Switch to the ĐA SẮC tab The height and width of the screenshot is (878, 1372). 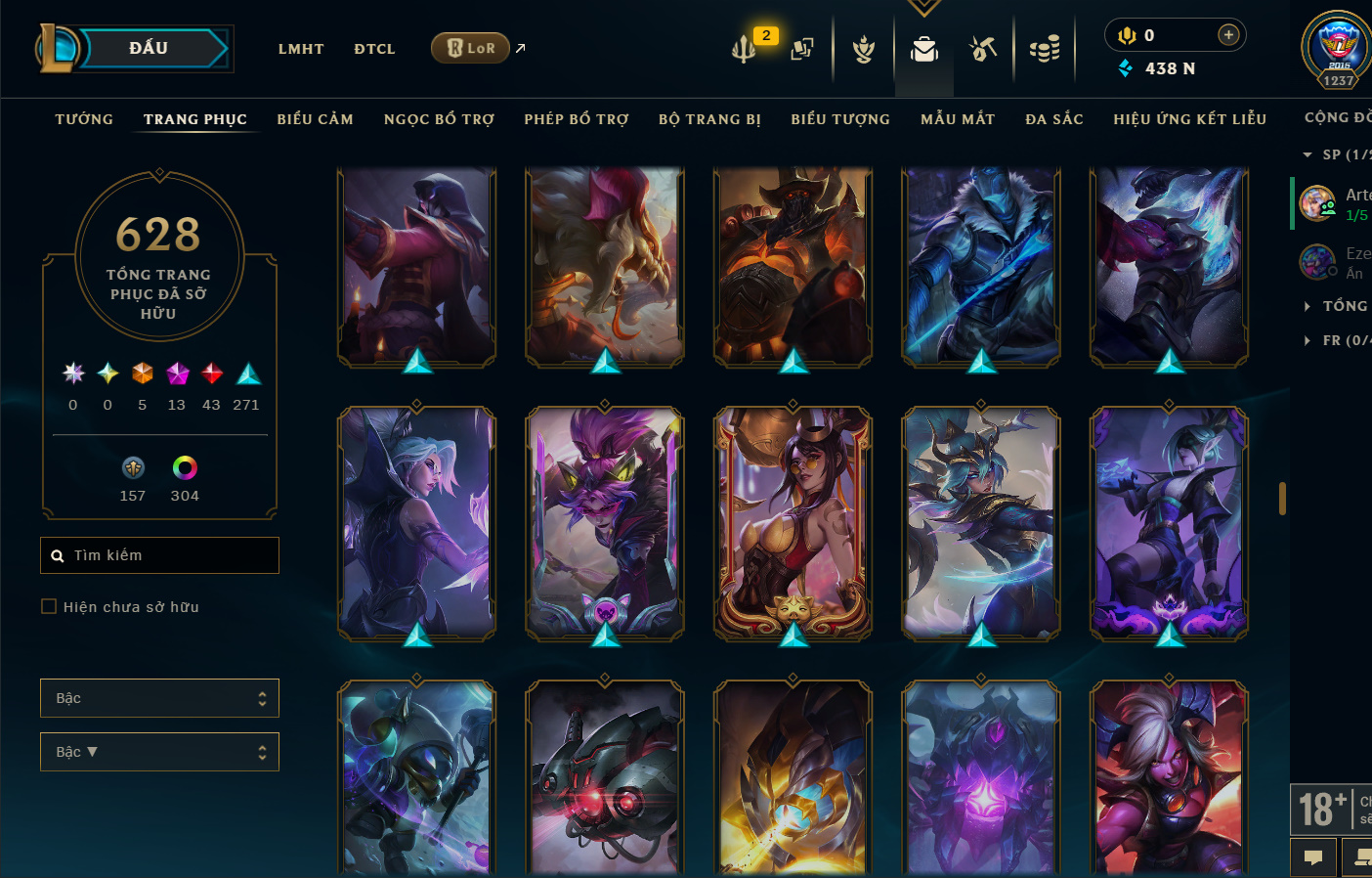click(1054, 119)
